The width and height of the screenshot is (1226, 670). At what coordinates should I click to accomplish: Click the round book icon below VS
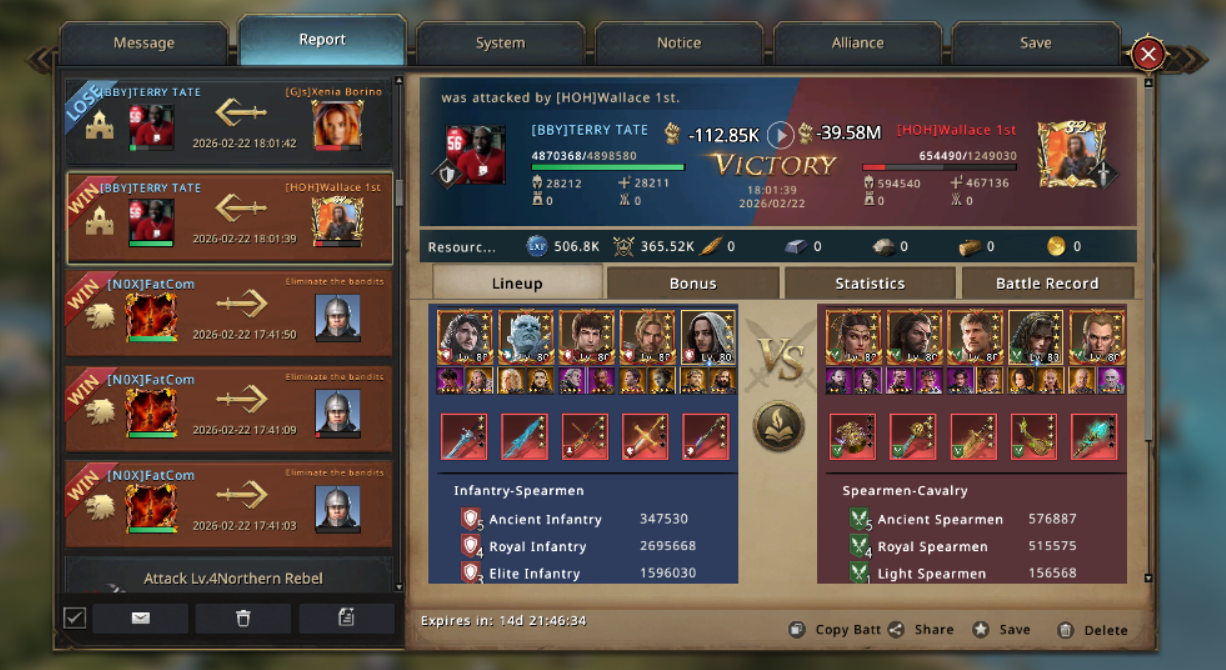pyautogui.click(x=778, y=426)
